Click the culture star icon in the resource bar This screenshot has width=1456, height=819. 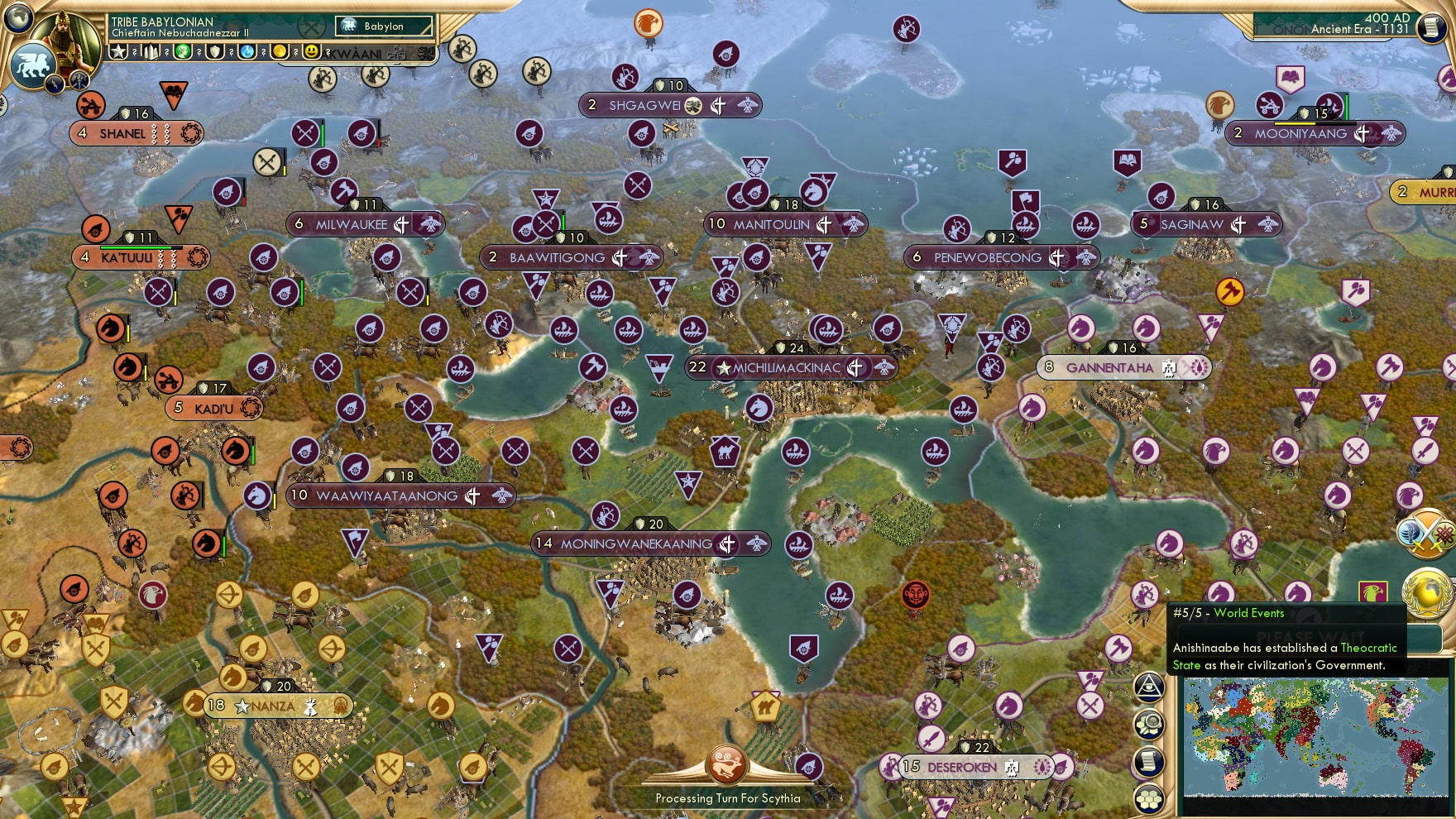[x=118, y=51]
